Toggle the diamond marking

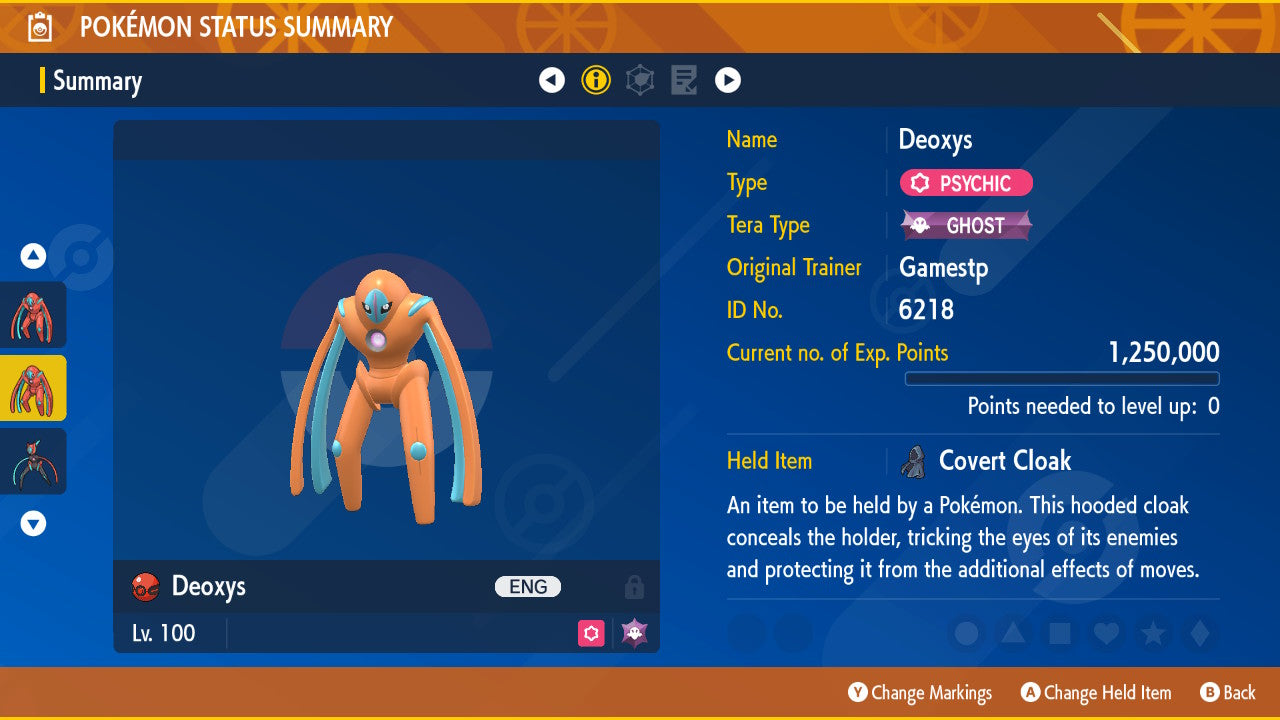pyautogui.click(x=1199, y=633)
